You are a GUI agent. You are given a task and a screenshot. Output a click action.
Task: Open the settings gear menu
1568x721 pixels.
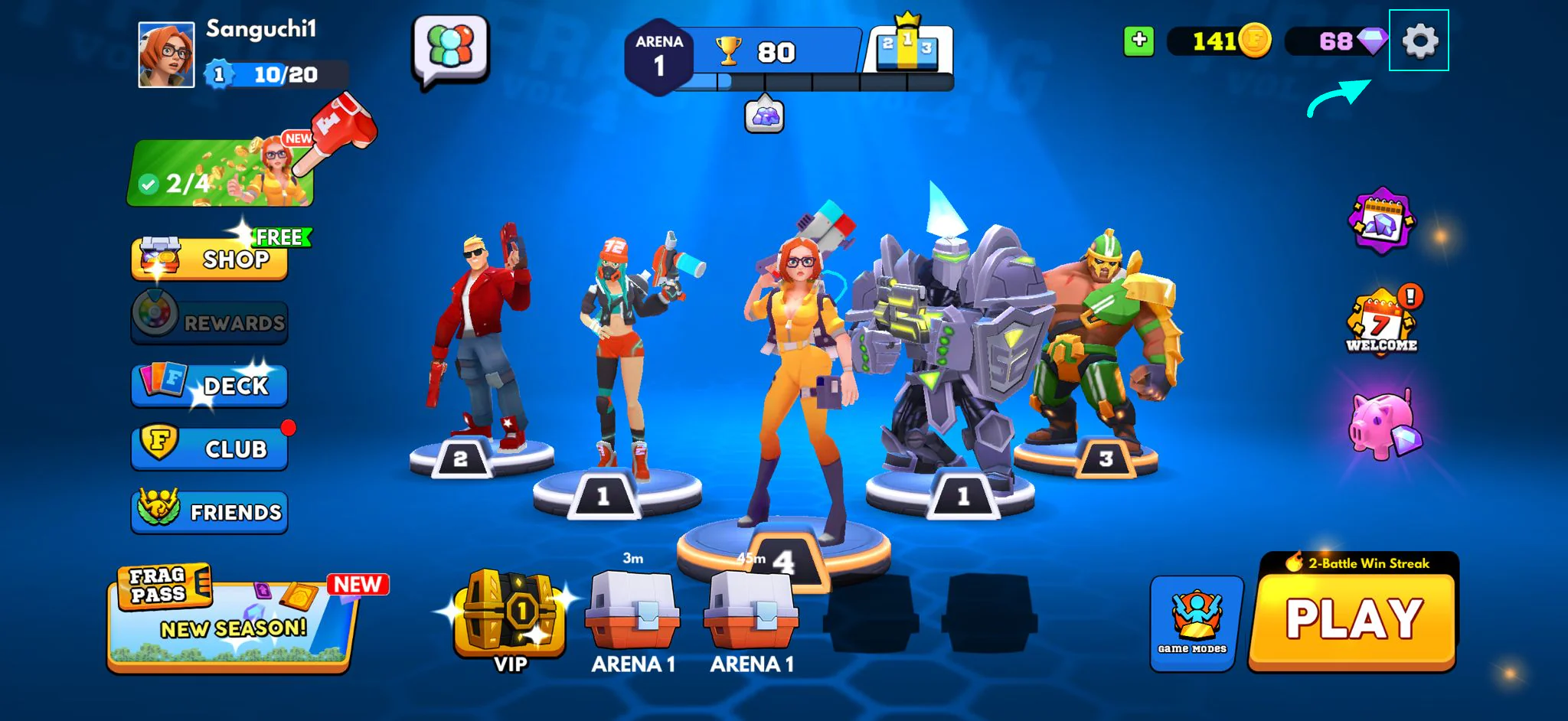tap(1419, 41)
